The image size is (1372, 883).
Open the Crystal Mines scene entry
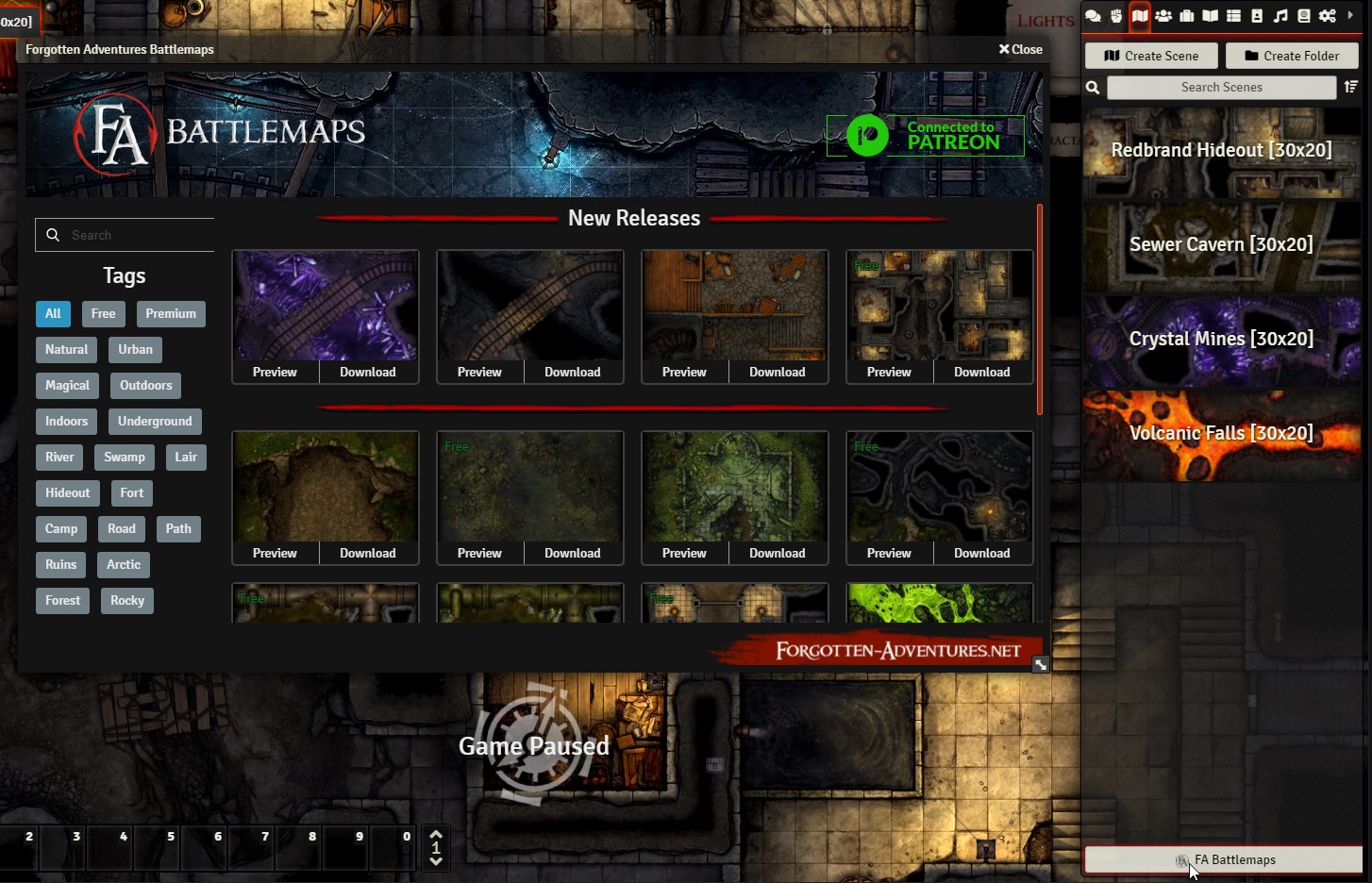tap(1221, 340)
